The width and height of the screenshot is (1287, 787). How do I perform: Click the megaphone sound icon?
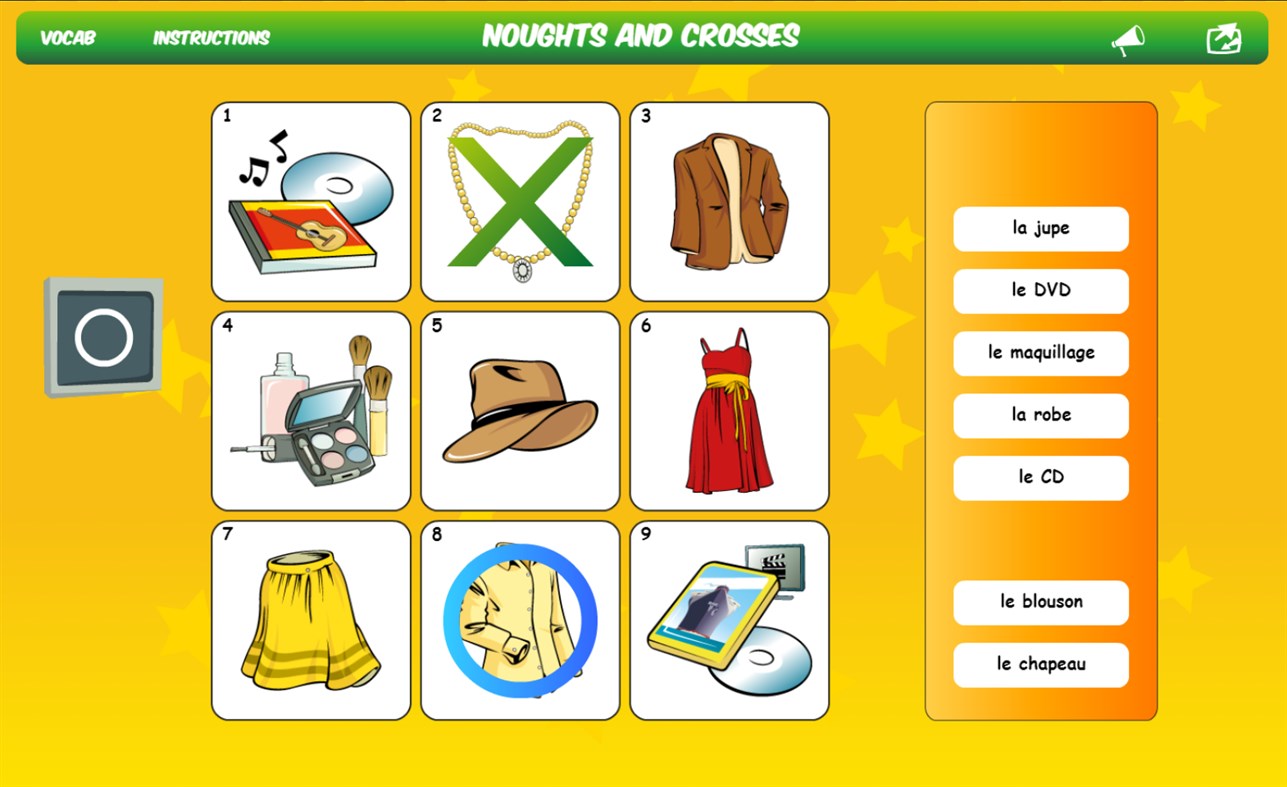pos(1128,38)
